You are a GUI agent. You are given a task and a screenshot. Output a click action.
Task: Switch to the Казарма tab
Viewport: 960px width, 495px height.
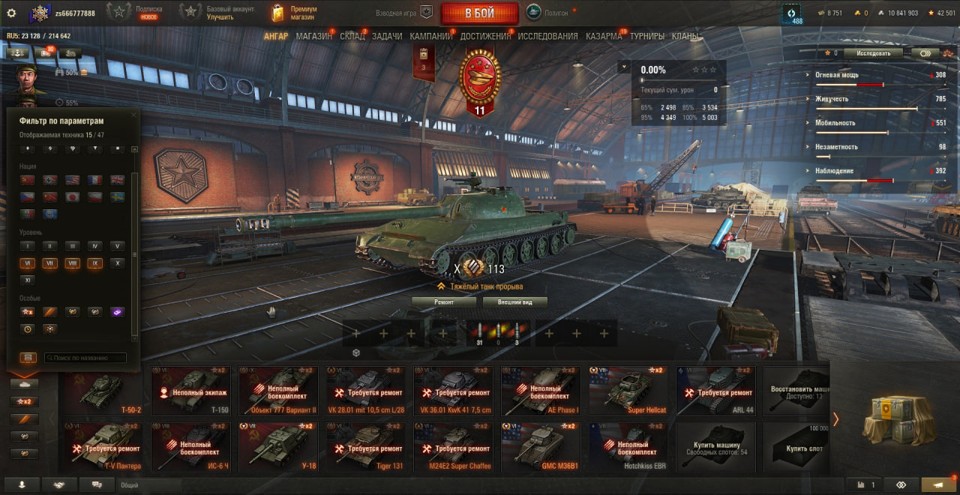pyautogui.click(x=604, y=36)
